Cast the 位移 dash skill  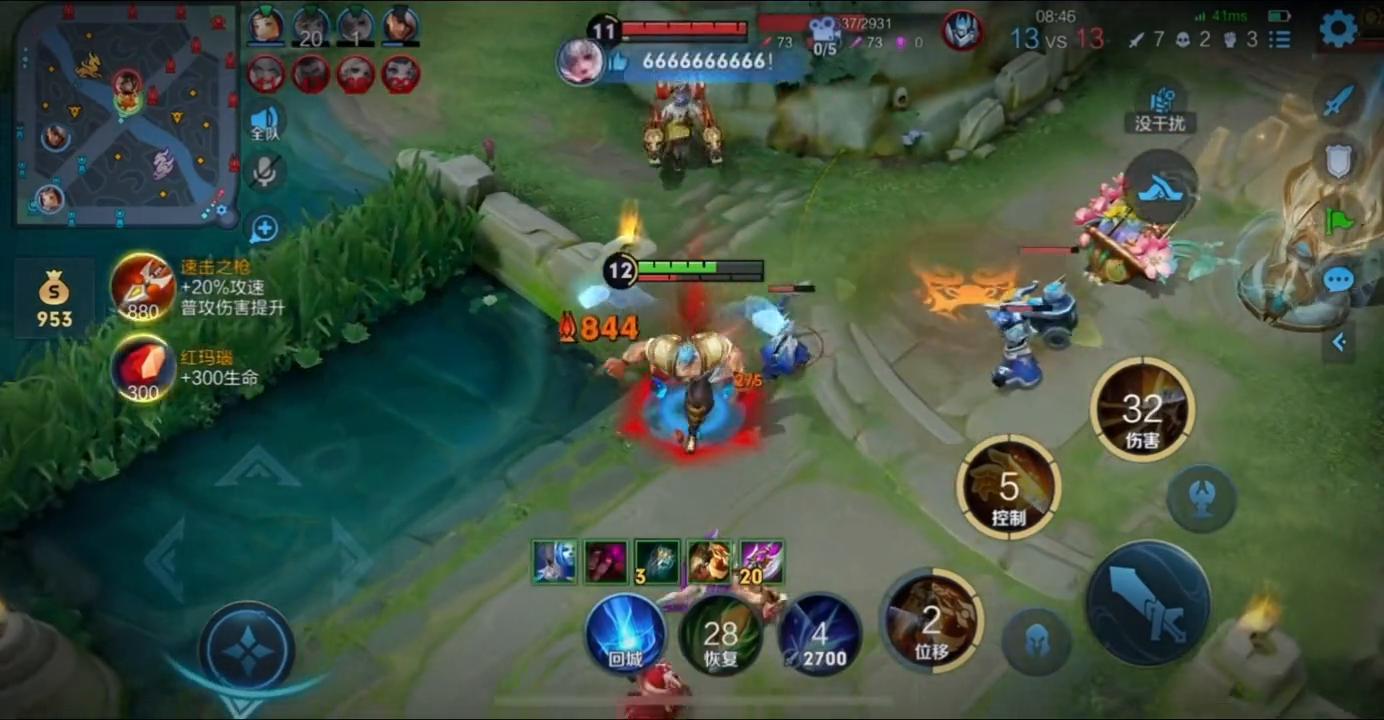(x=932, y=621)
